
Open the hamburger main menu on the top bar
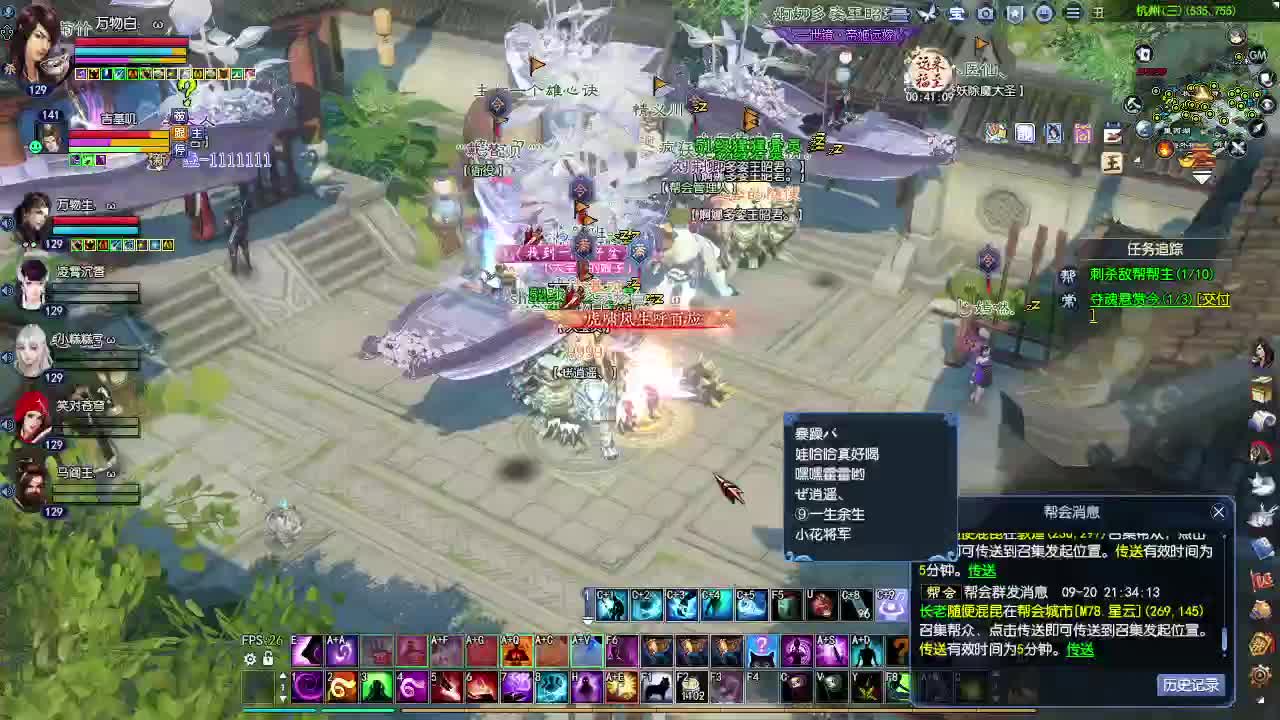click(1071, 13)
